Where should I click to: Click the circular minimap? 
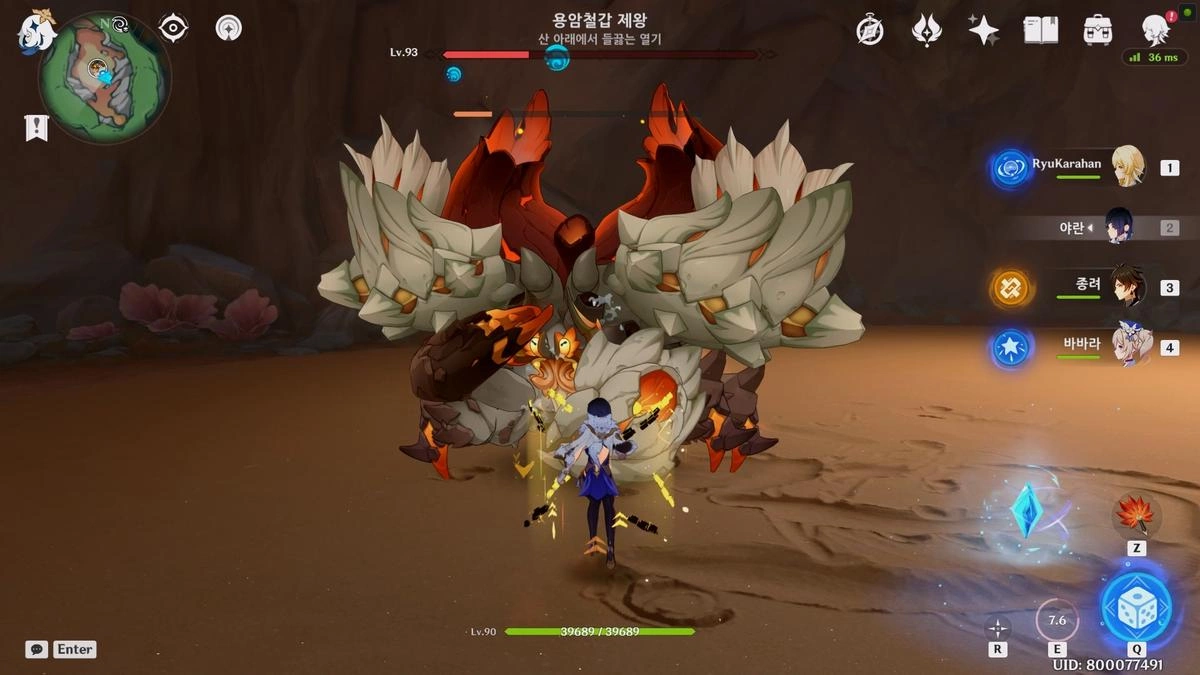[x=104, y=77]
